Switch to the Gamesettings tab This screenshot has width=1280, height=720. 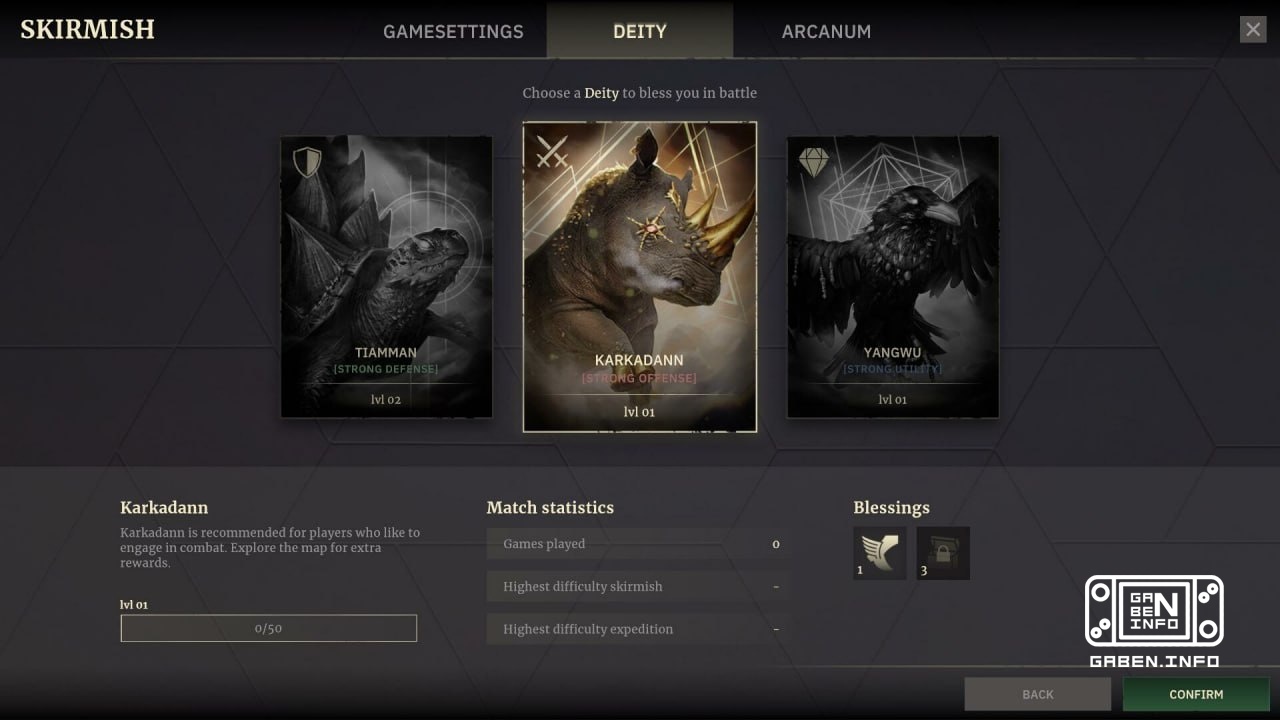(x=453, y=31)
